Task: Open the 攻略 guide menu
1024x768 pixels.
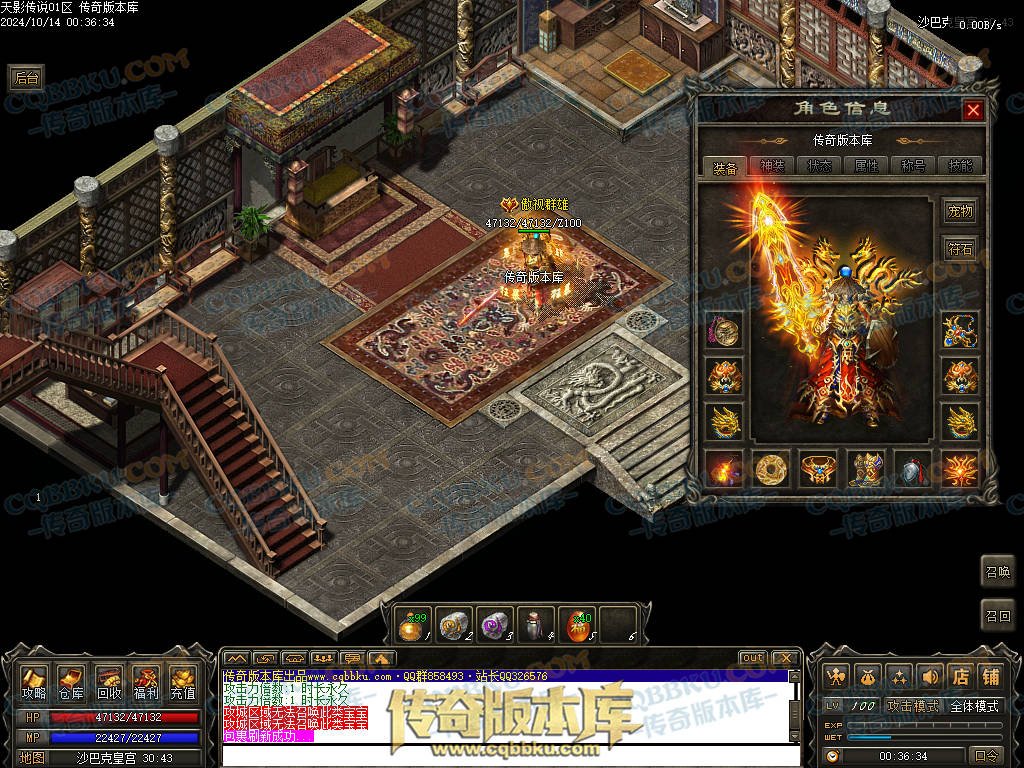Action: 34,682
